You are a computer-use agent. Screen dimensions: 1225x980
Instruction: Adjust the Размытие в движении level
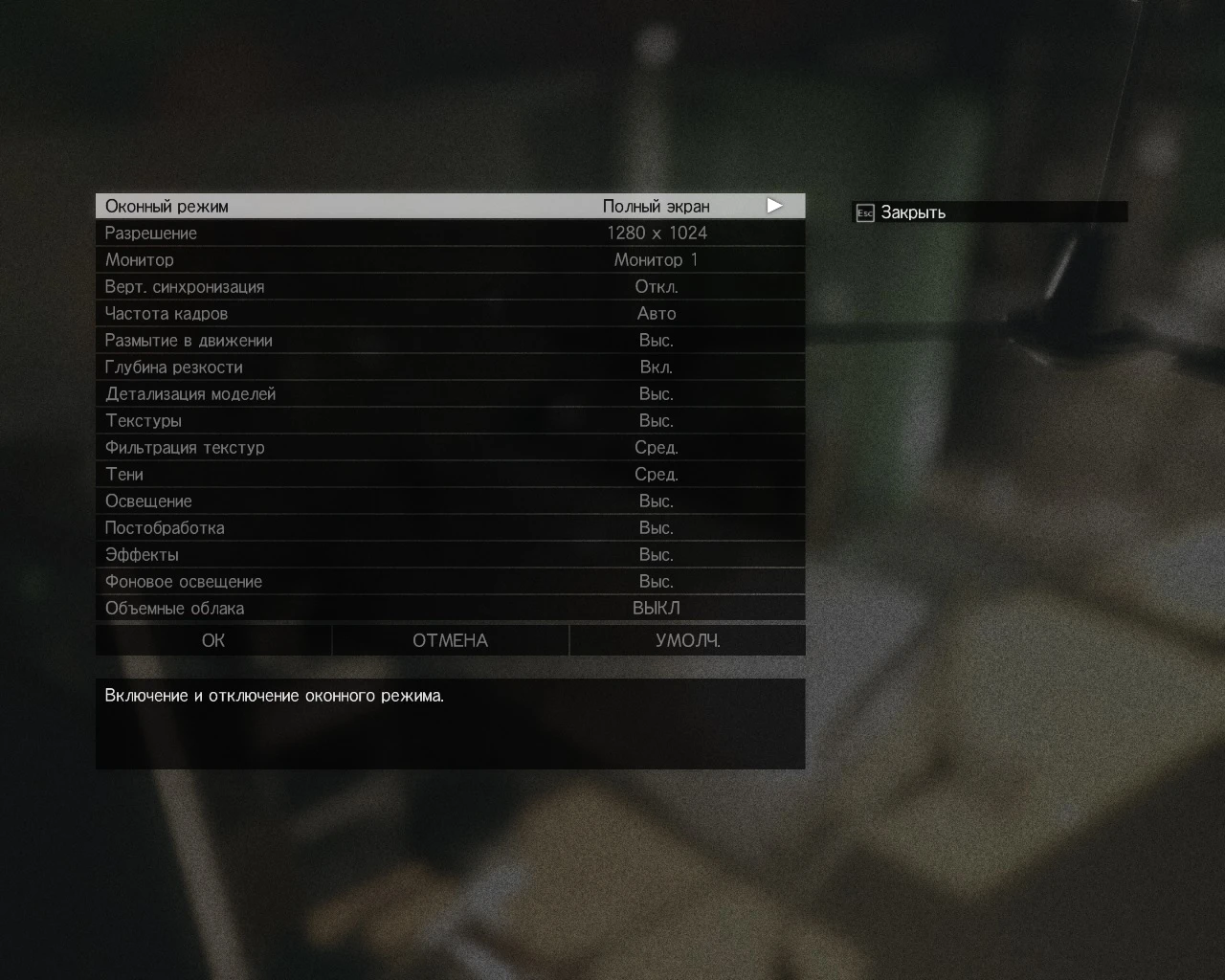[450, 339]
